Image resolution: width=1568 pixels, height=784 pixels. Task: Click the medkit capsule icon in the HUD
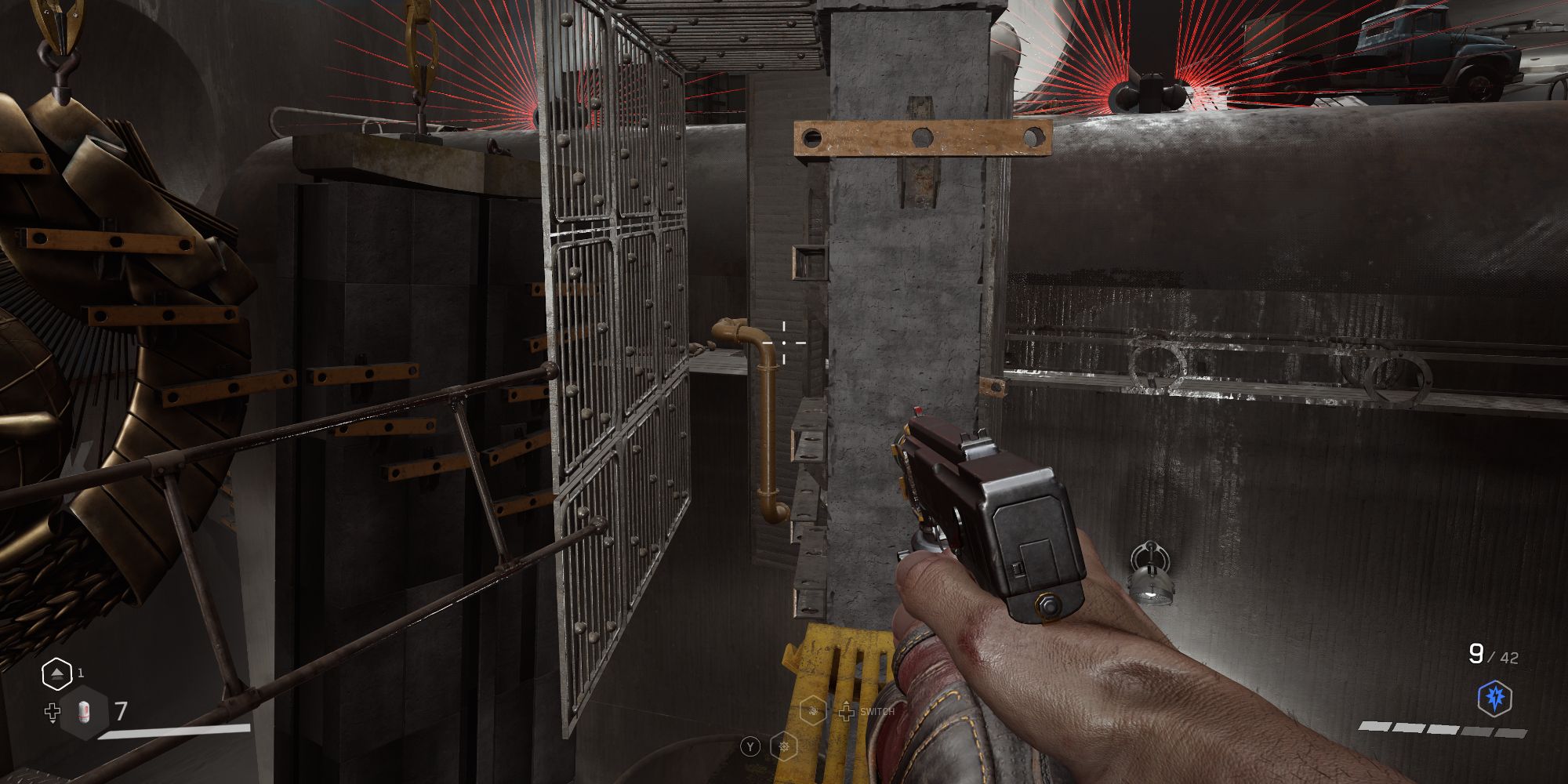click(x=85, y=712)
